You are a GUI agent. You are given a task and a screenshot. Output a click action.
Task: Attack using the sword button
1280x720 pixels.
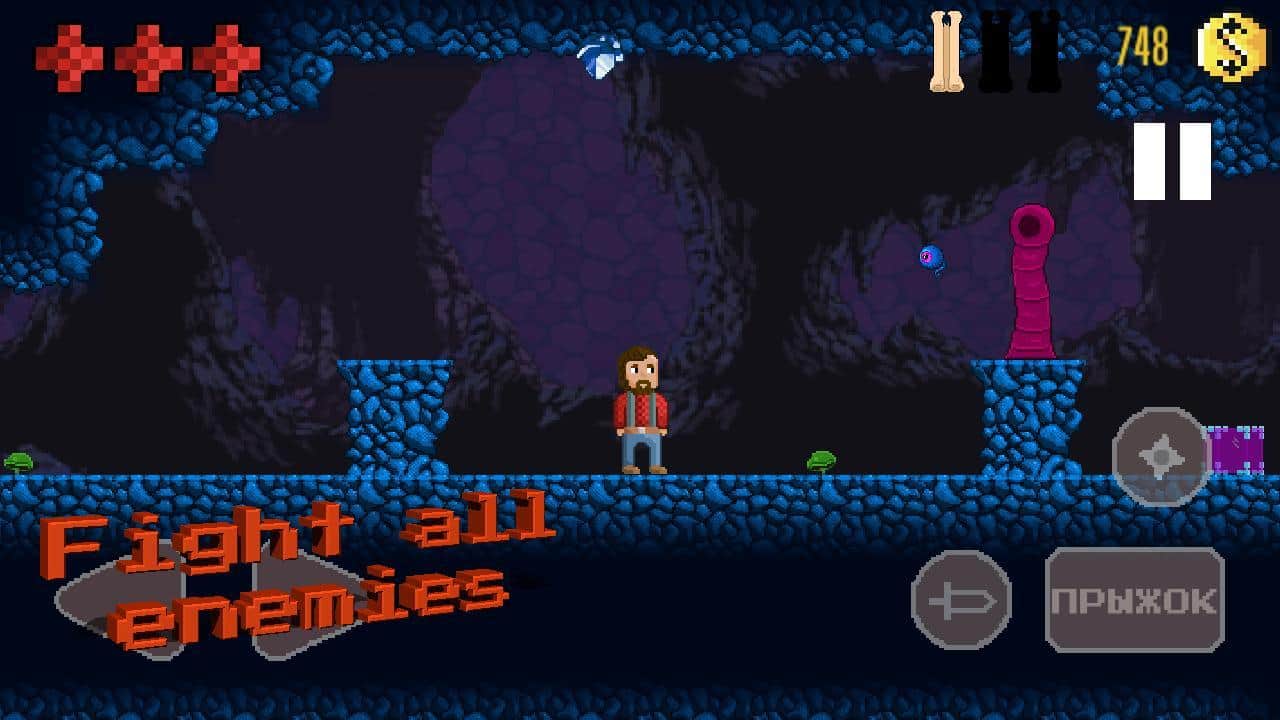click(961, 600)
